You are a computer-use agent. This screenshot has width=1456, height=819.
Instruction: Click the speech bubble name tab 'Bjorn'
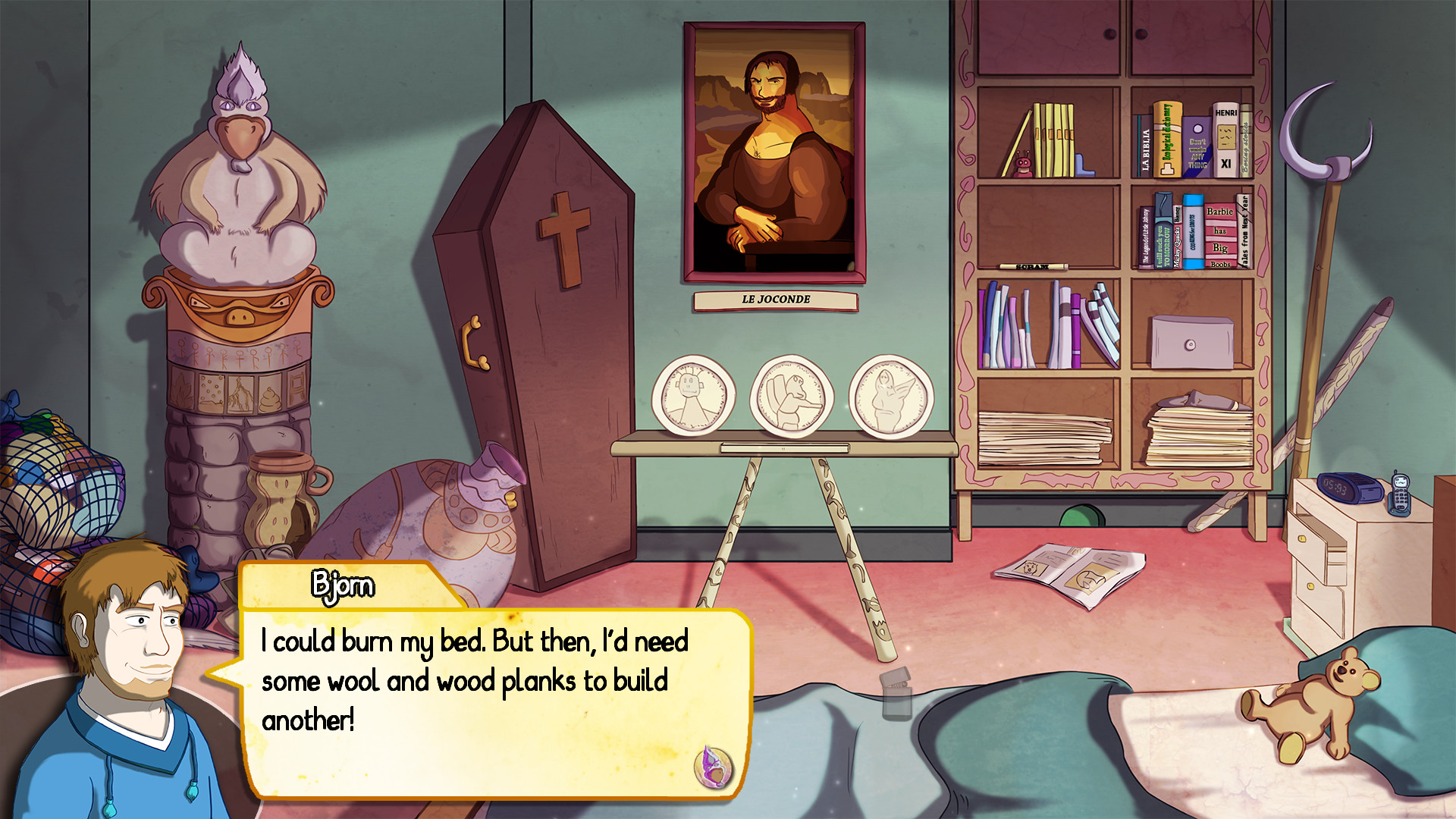tap(341, 585)
